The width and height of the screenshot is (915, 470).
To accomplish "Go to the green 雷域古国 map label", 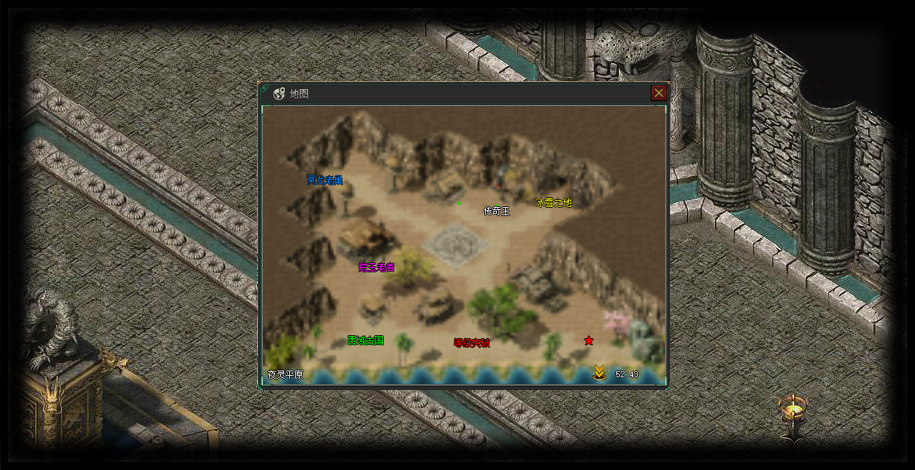I will (x=365, y=340).
